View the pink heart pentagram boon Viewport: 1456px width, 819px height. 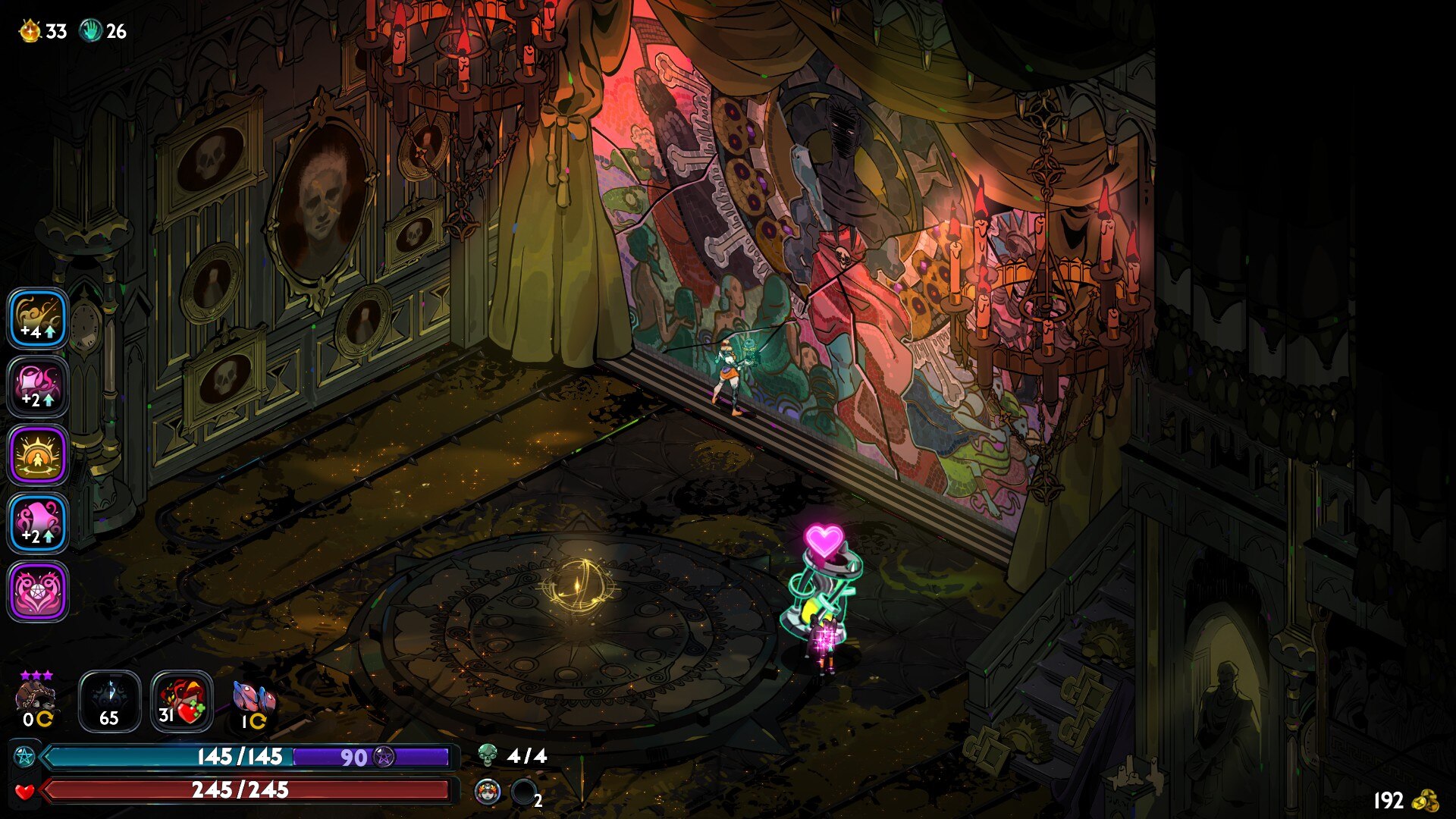[x=38, y=591]
